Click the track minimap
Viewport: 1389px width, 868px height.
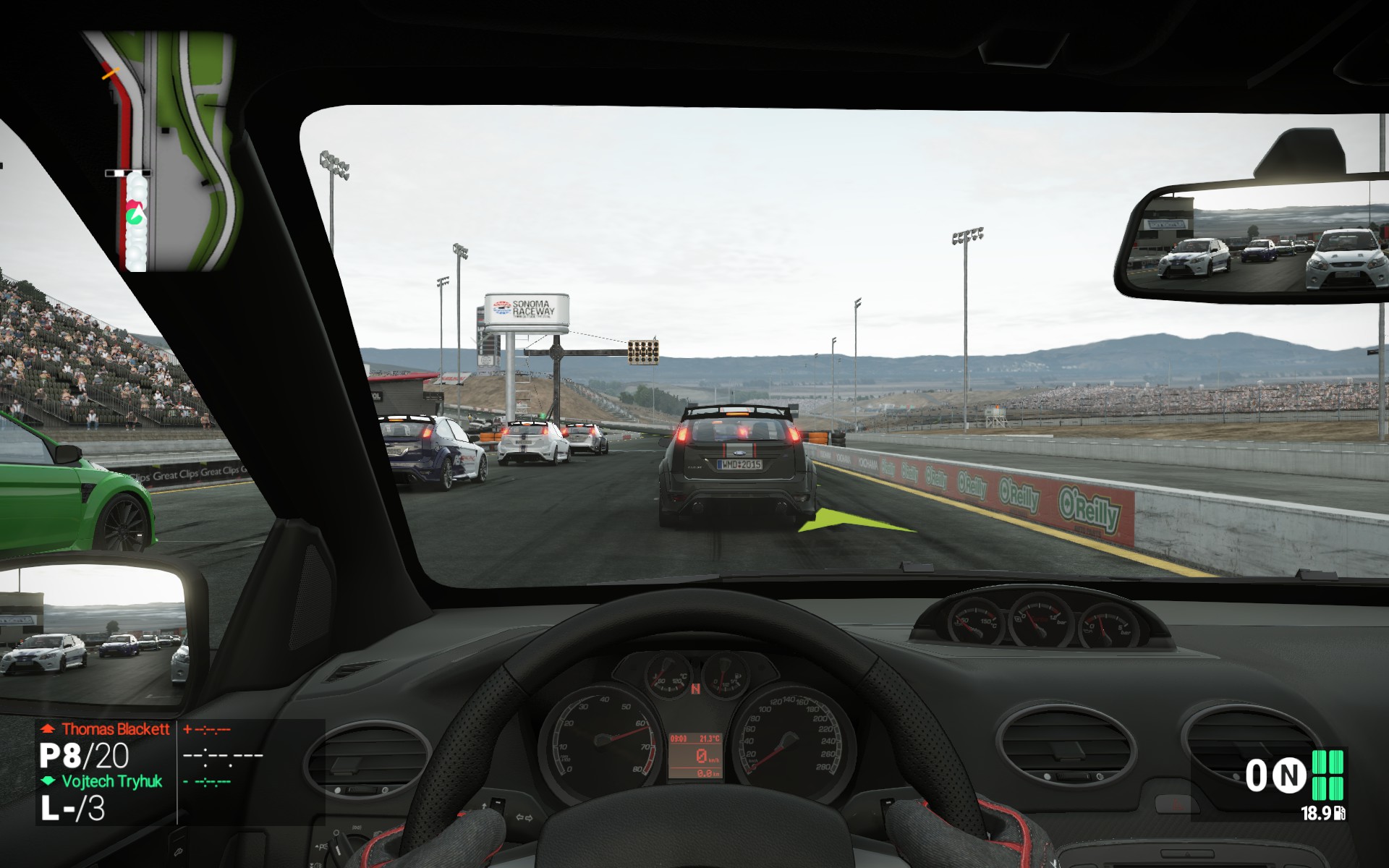tap(171, 152)
